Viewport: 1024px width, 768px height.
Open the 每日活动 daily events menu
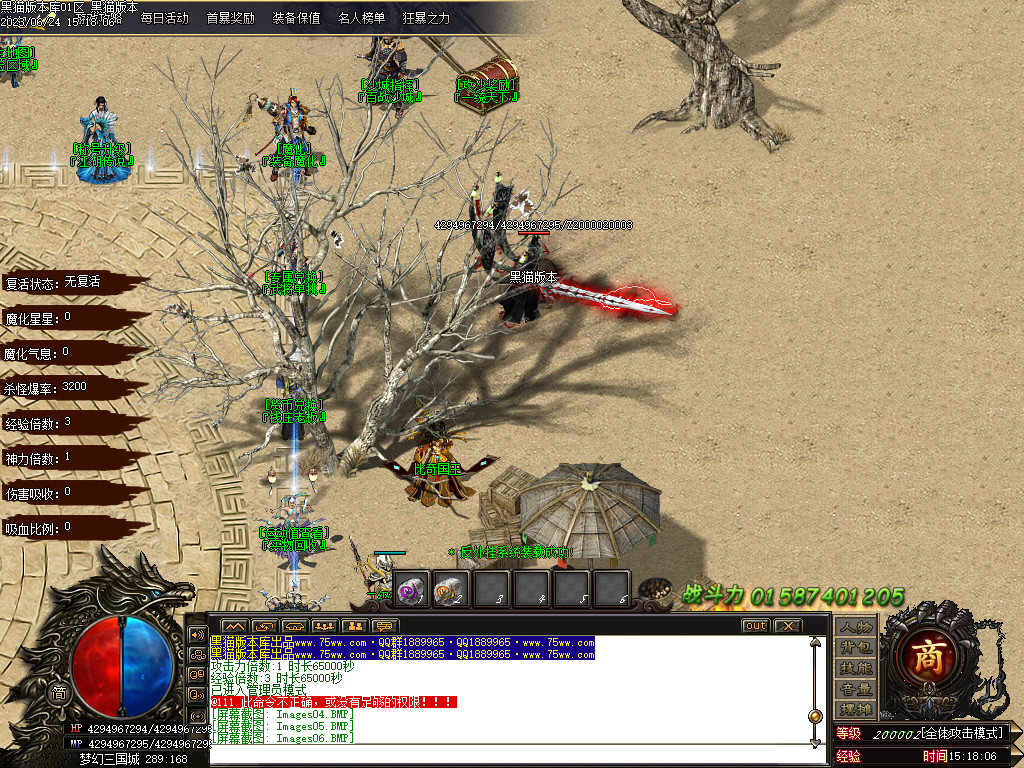tap(164, 18)
